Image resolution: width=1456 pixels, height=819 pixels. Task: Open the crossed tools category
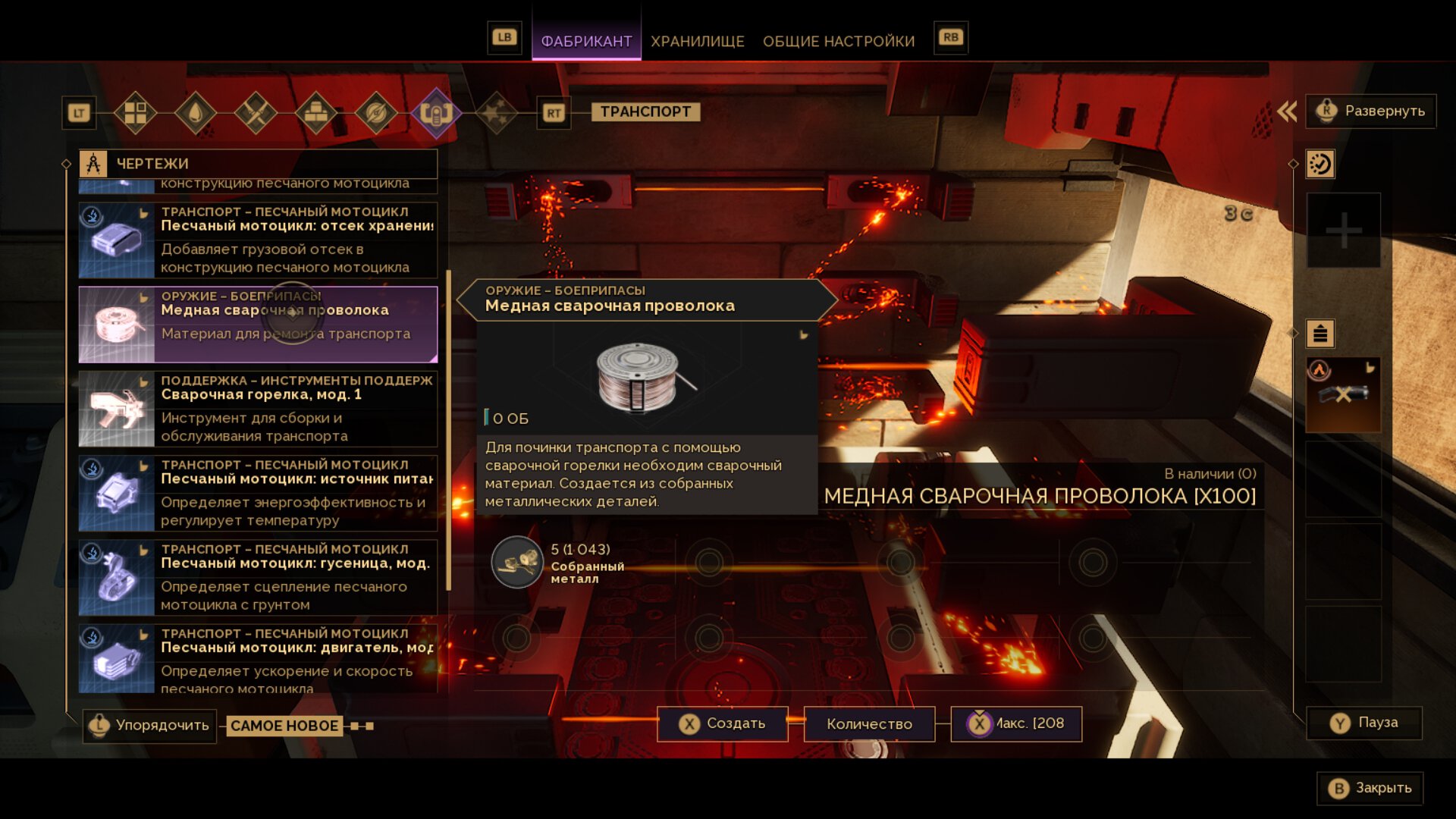256,113
